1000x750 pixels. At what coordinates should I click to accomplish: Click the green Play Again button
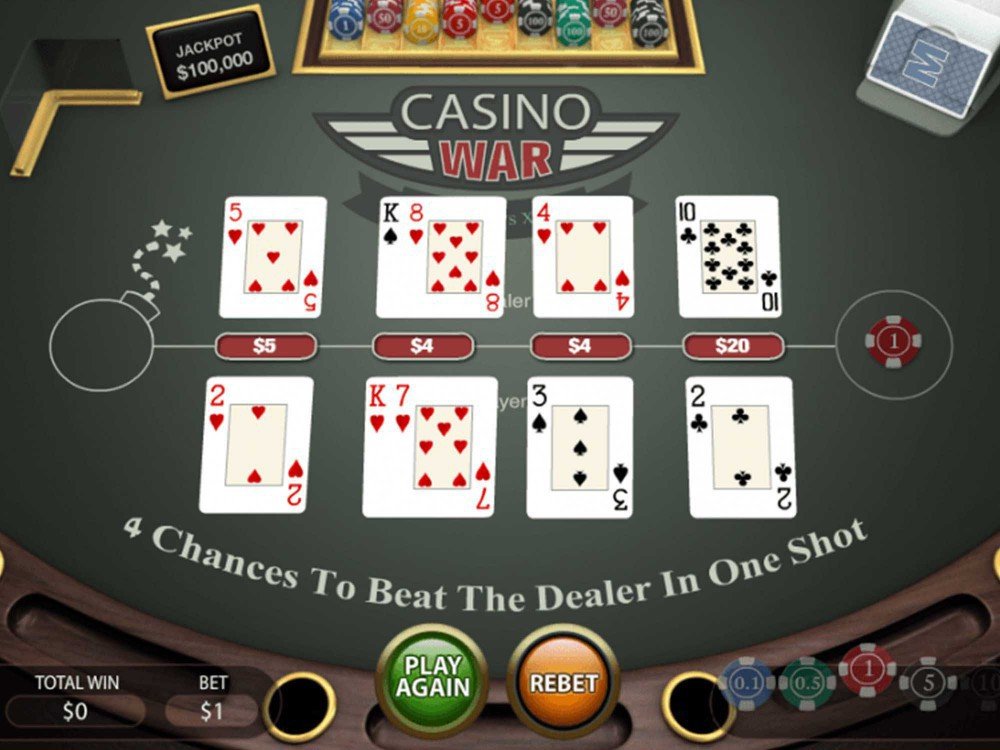[432, 677]
